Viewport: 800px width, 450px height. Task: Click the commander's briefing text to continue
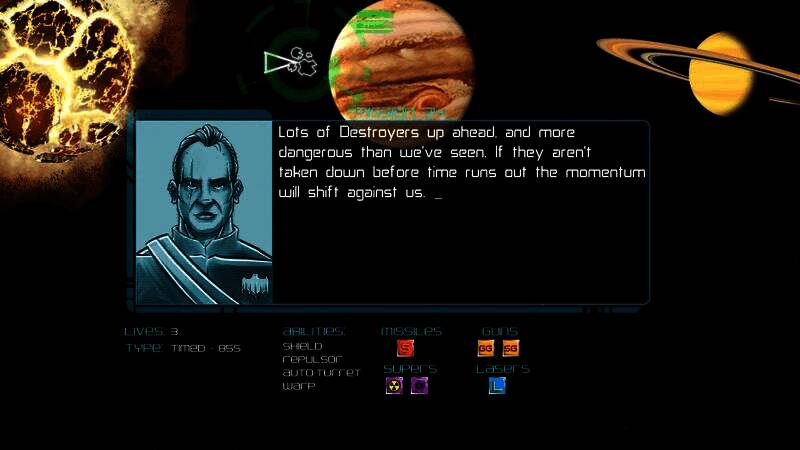point(460,162)
